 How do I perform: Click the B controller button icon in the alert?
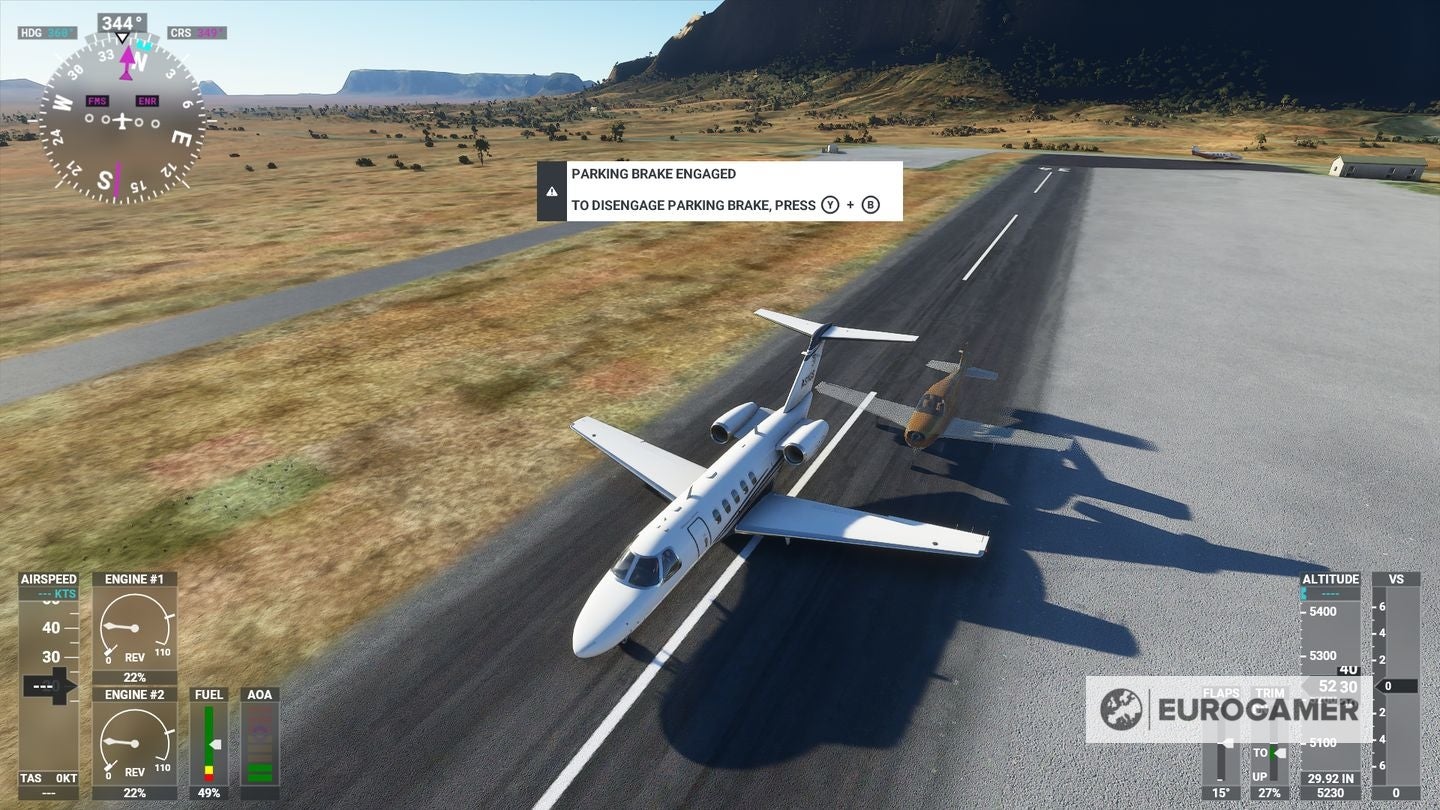(x=871, y=206)
